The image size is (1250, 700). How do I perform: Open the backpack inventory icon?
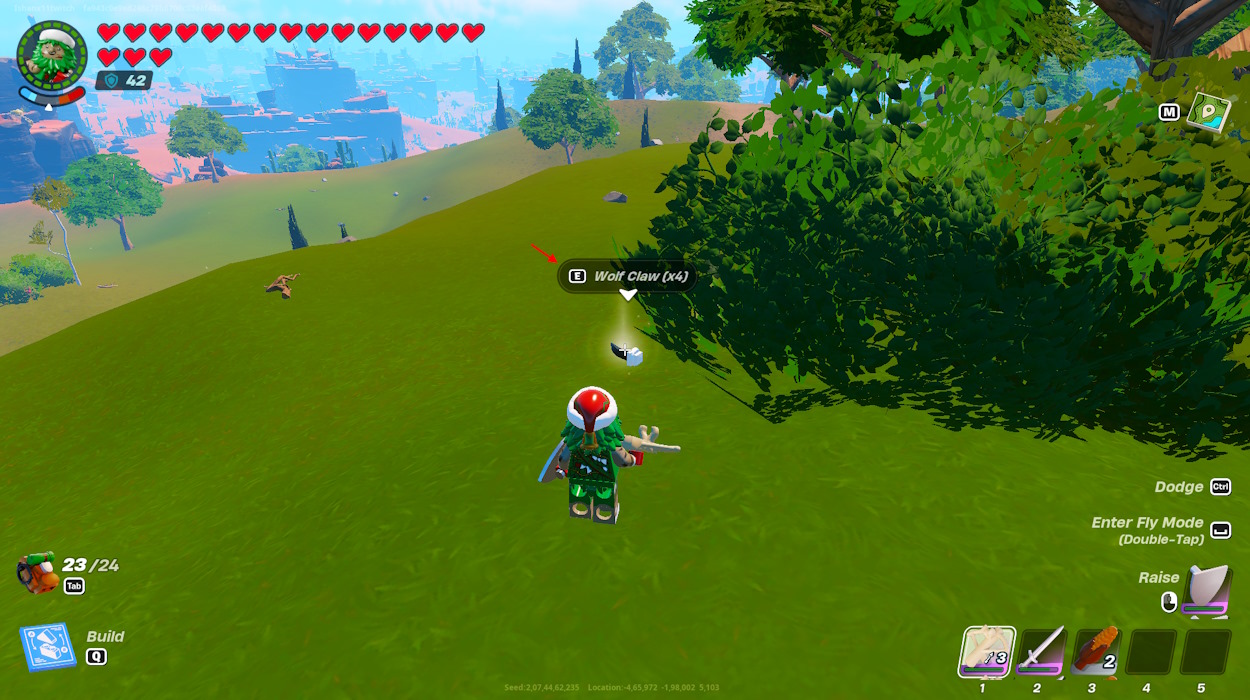click(x=38, y=572)
